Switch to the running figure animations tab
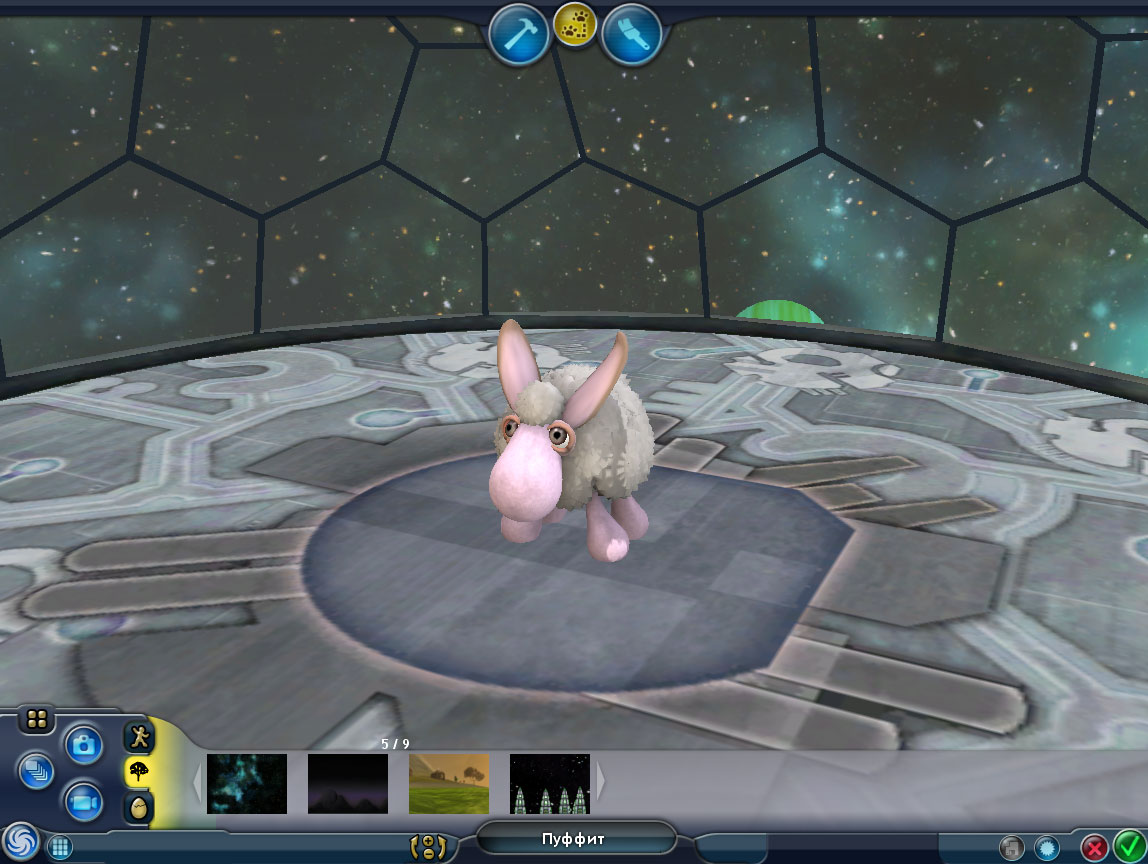The image size is (1148, 864). (x=139, y=738)
